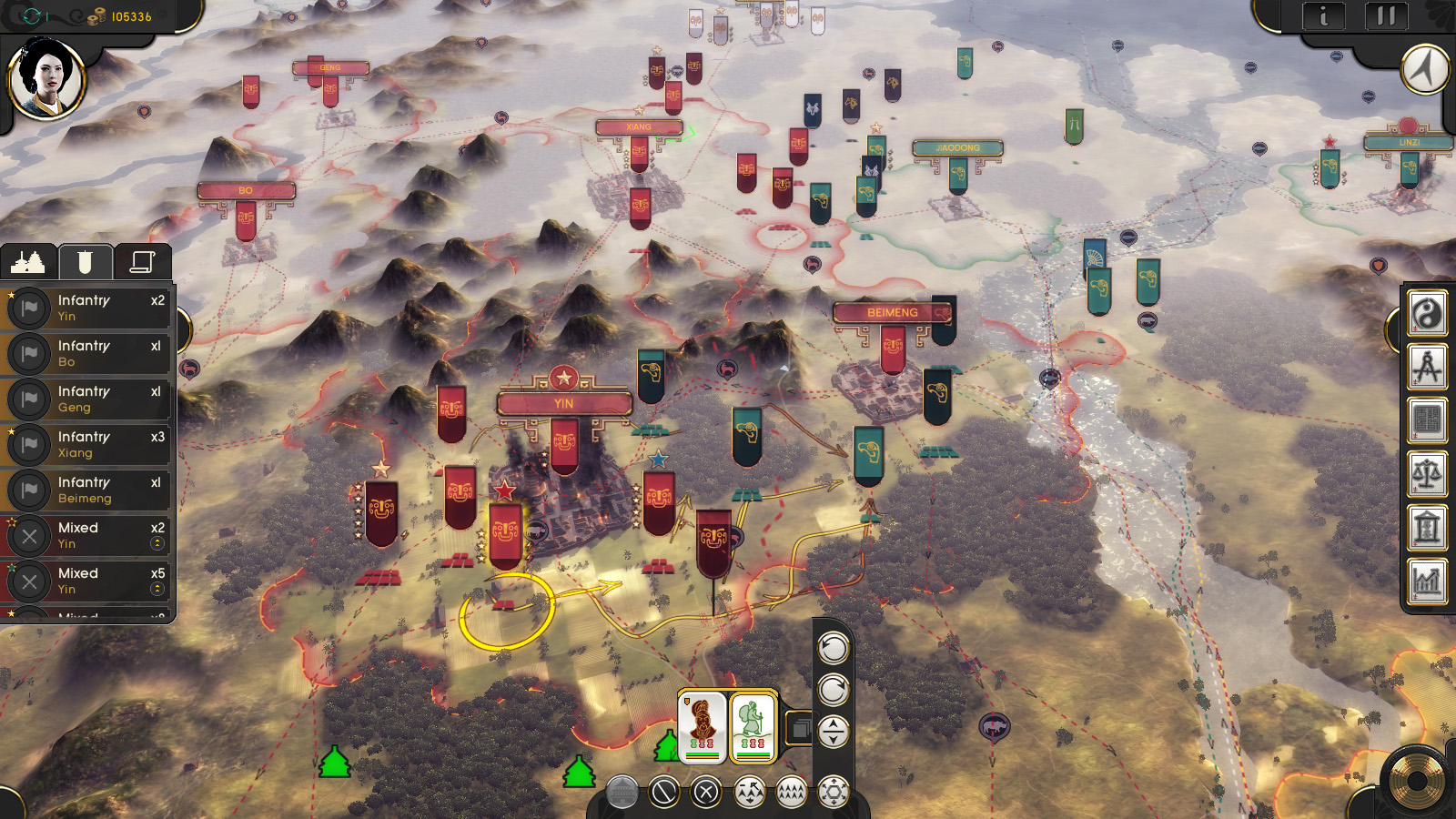Click the grayed-out settle city order icon
The width and height of the screenshot is (1456, 819).
[x=622, y=792]
